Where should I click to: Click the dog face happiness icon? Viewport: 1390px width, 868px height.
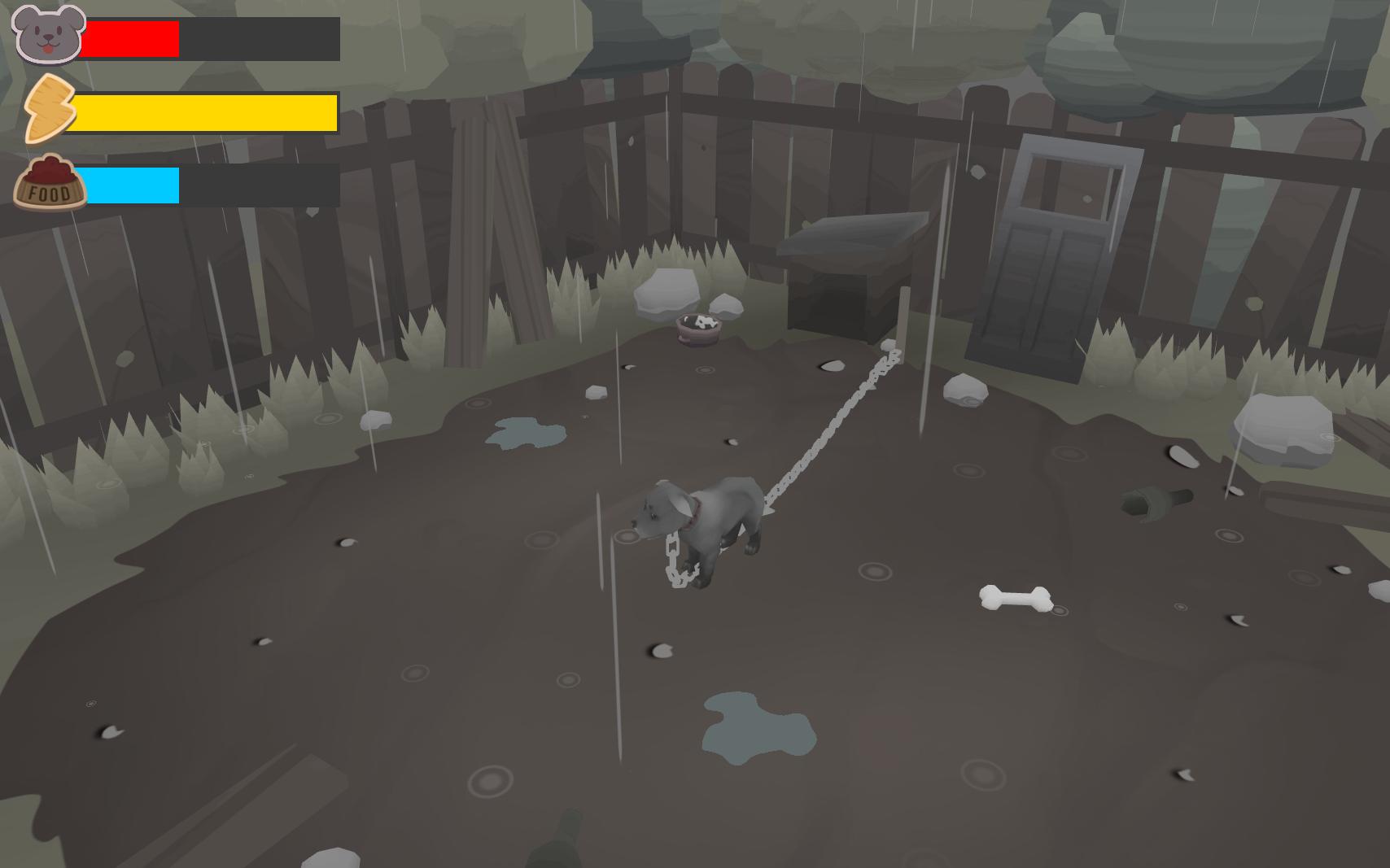click(48, 34)
